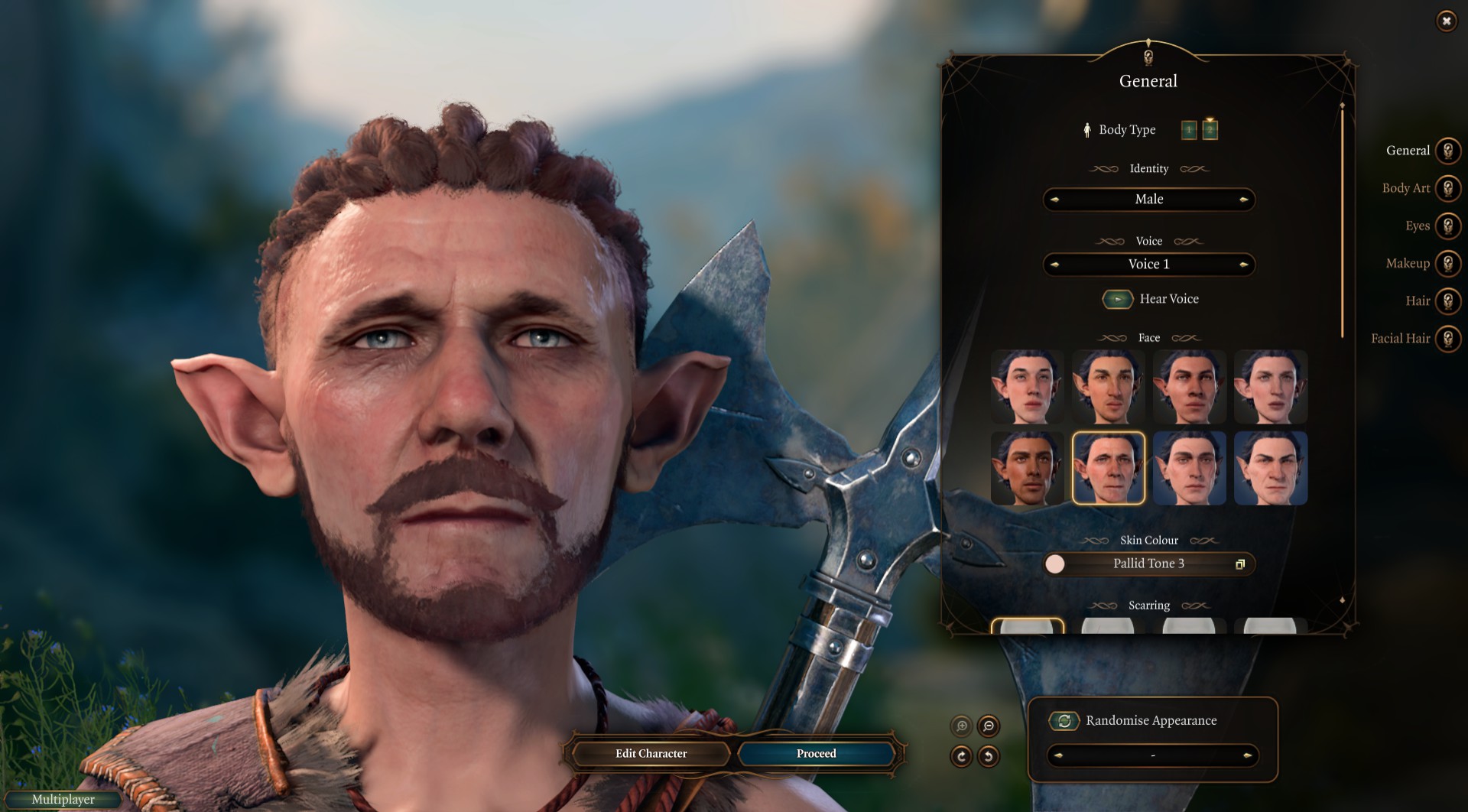Open the Eyes customization tab
The height and width of the screenshot is (812, 1468).
(x=1447, y=226)
